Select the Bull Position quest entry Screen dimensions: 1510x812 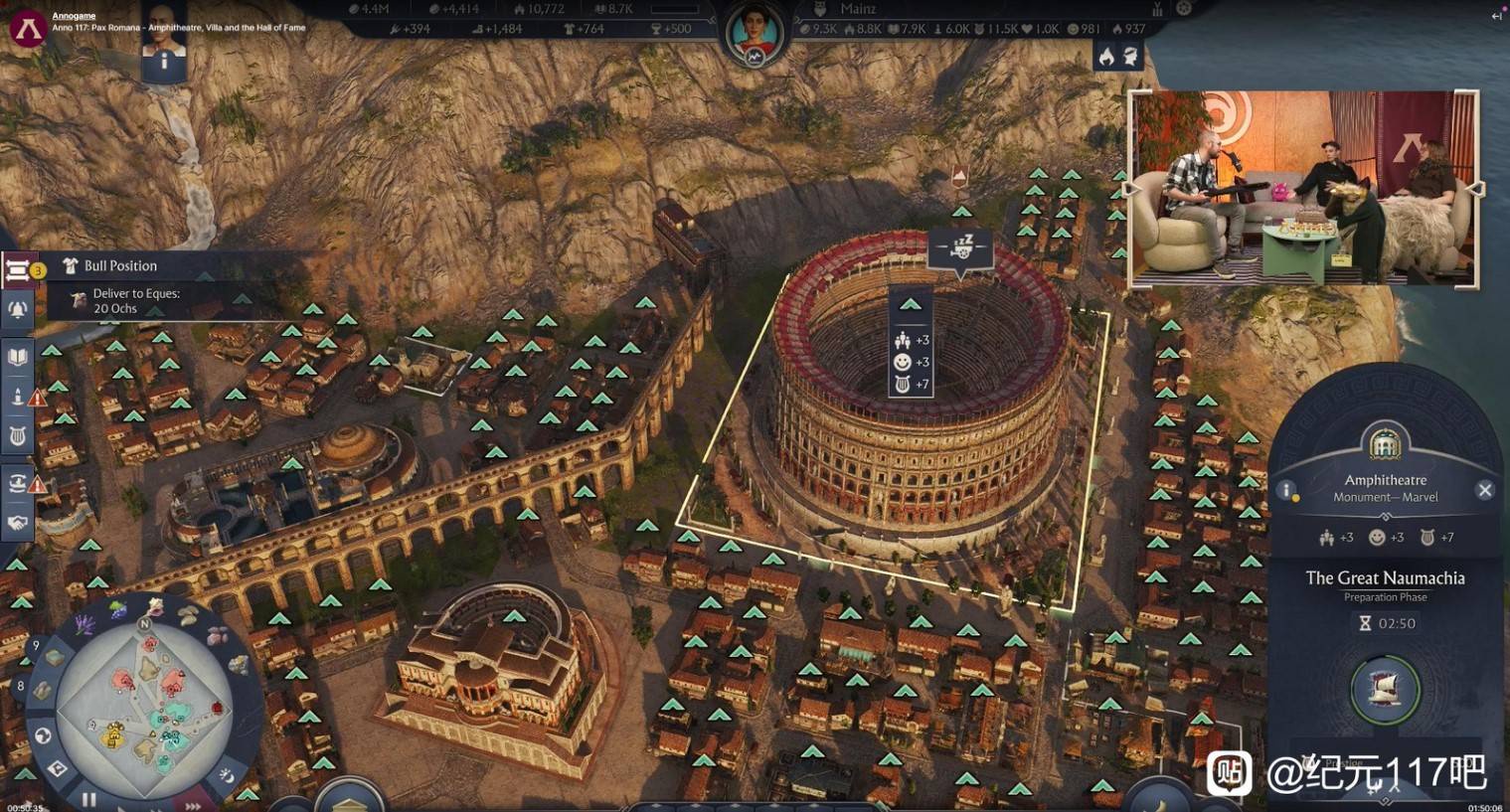pos(120,265)
